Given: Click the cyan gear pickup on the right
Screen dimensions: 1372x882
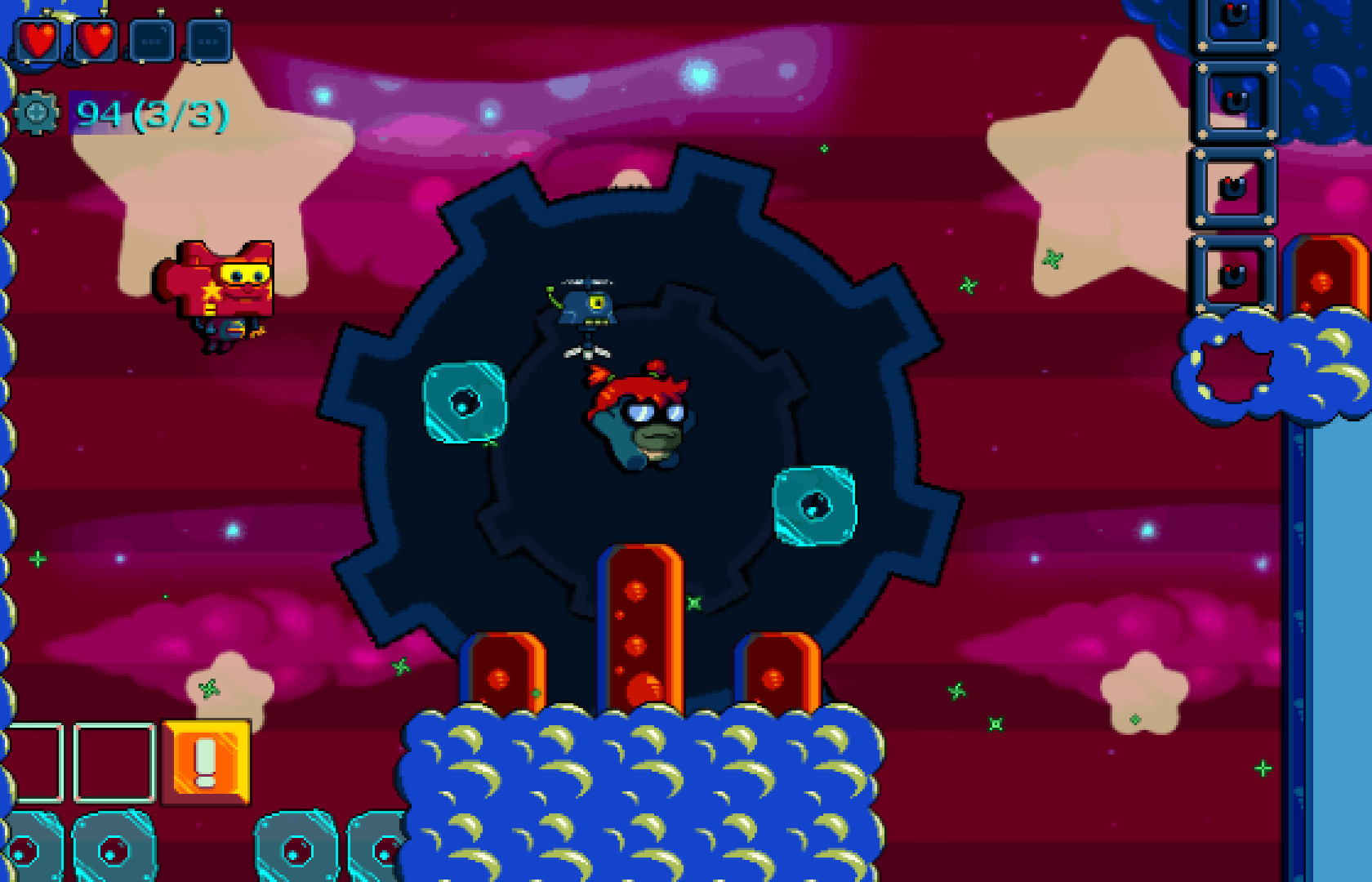Looking at the screenshot, I should click(x=813, y=505).
